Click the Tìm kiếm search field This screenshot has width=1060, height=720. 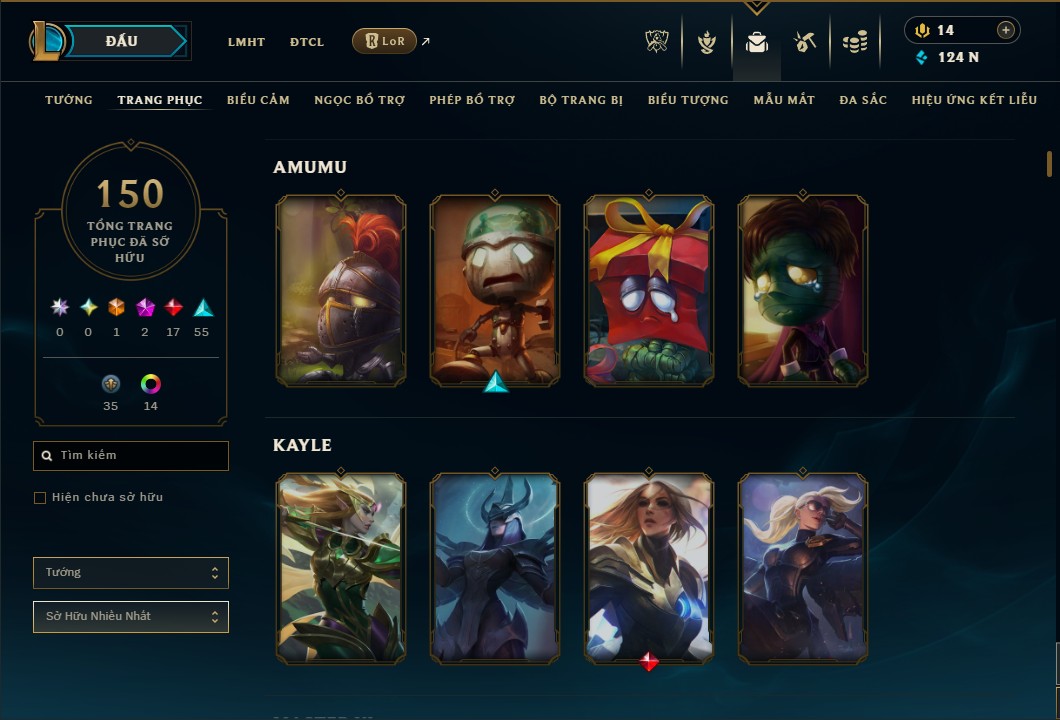click(131, 456)
